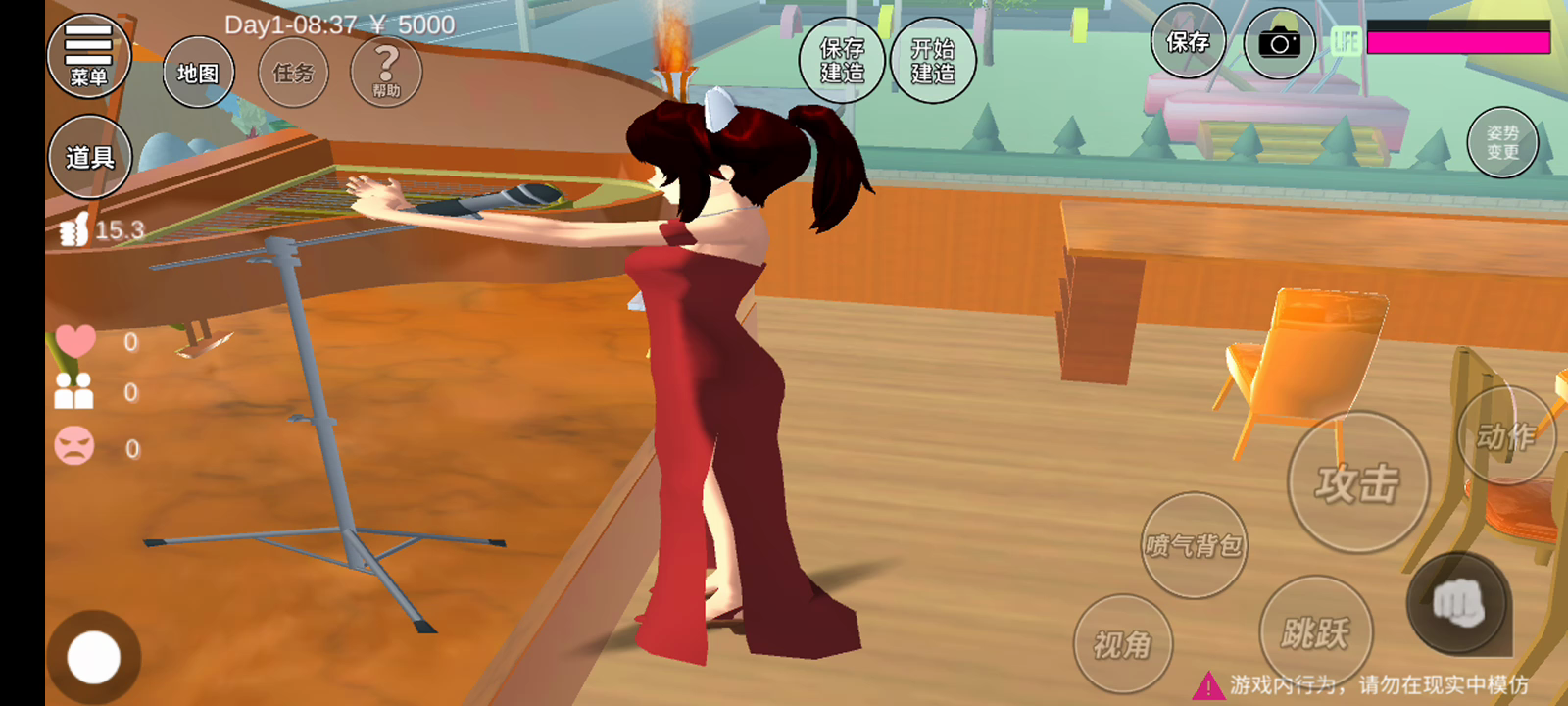Switch the camera with 视角
The image size is (1568, 706).
[x=1122, y=644]
